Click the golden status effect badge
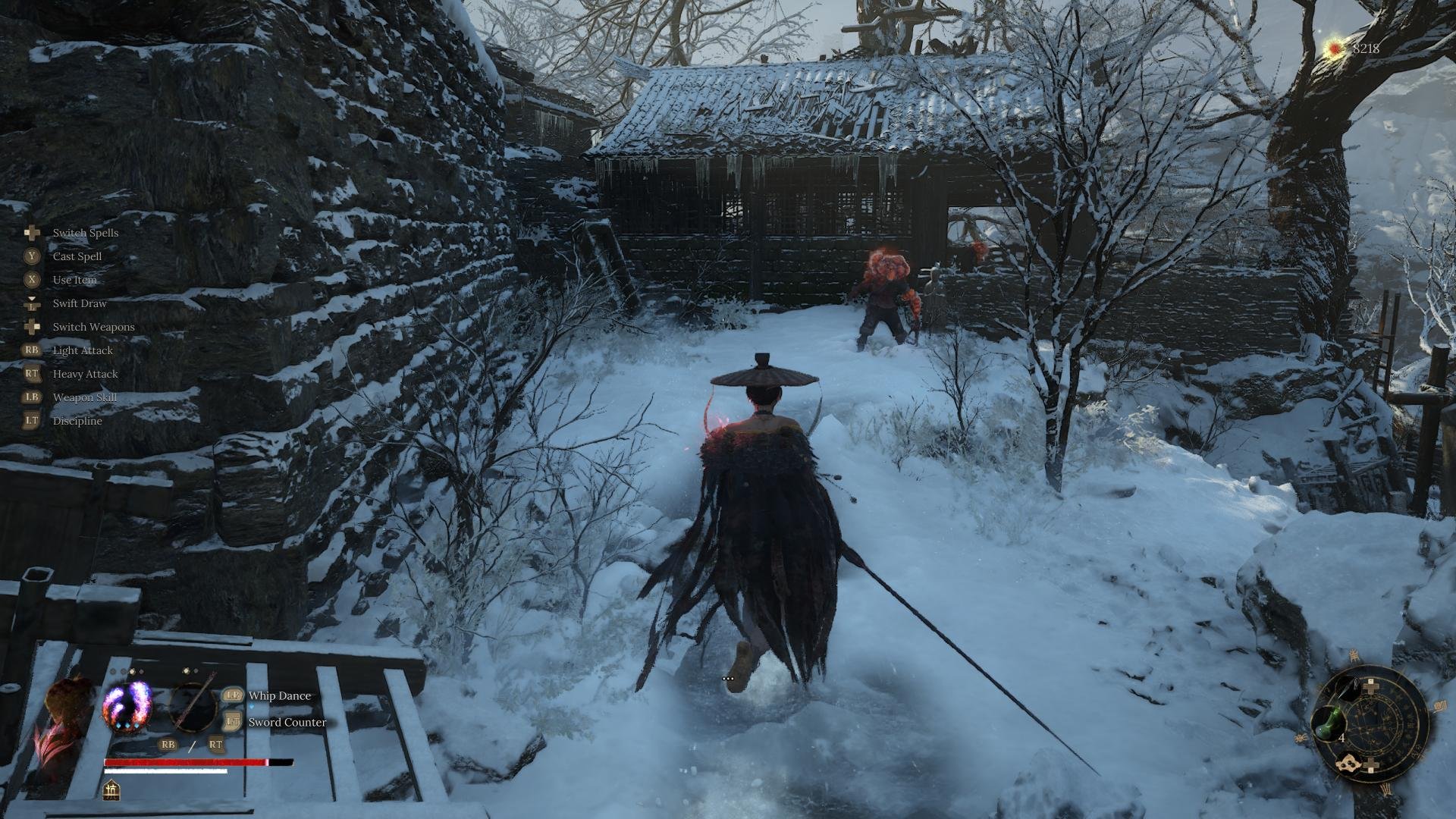Image resolution: width=1456 pixels, height=819 pixels. [111, 789]
